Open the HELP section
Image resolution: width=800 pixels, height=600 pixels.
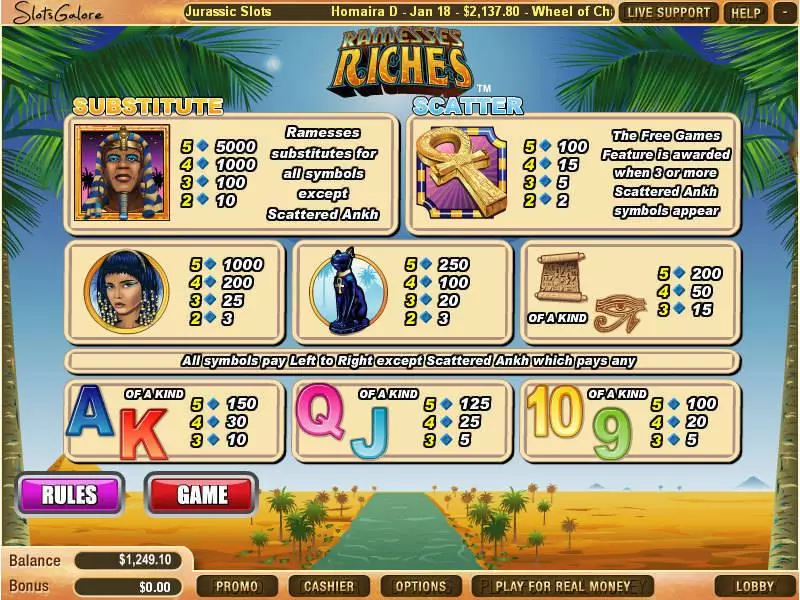(746, 13)
